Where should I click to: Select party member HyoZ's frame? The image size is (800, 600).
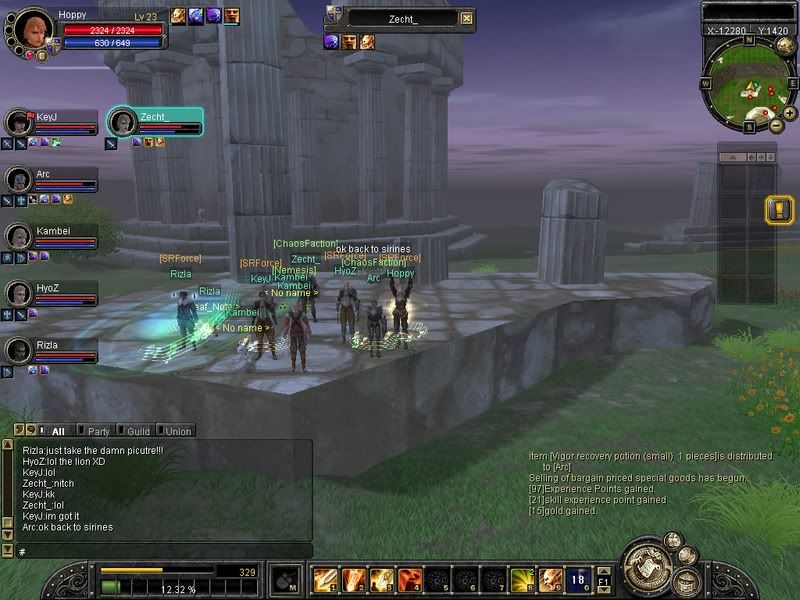coord(52,293)
